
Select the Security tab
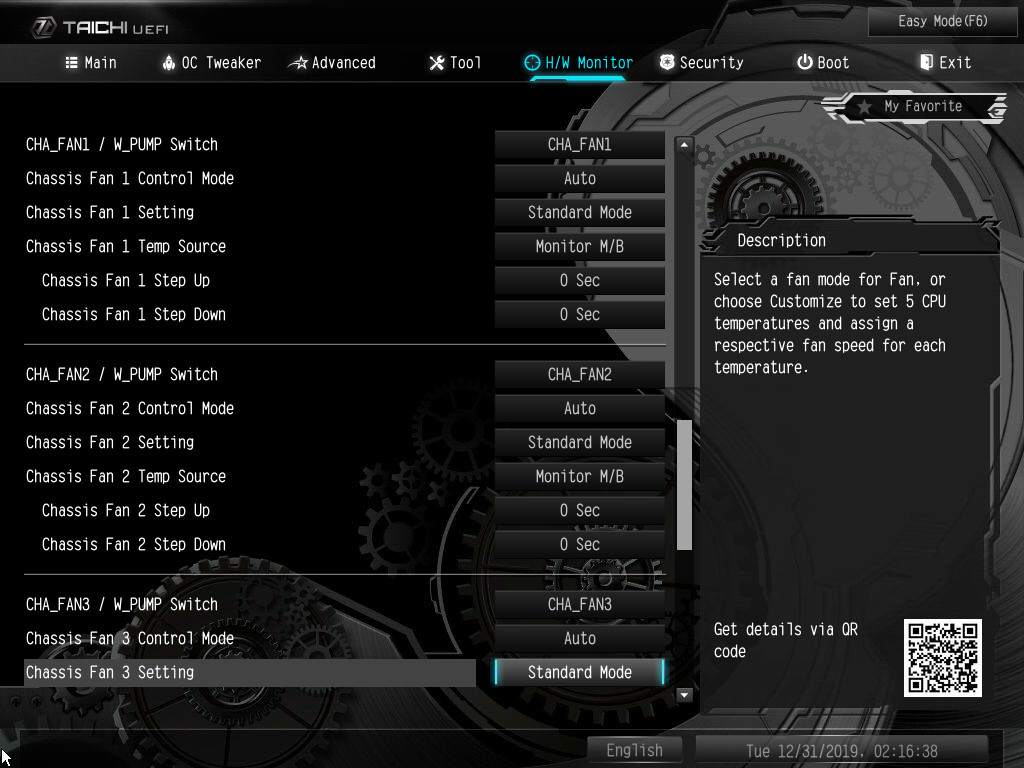(702, 62)
